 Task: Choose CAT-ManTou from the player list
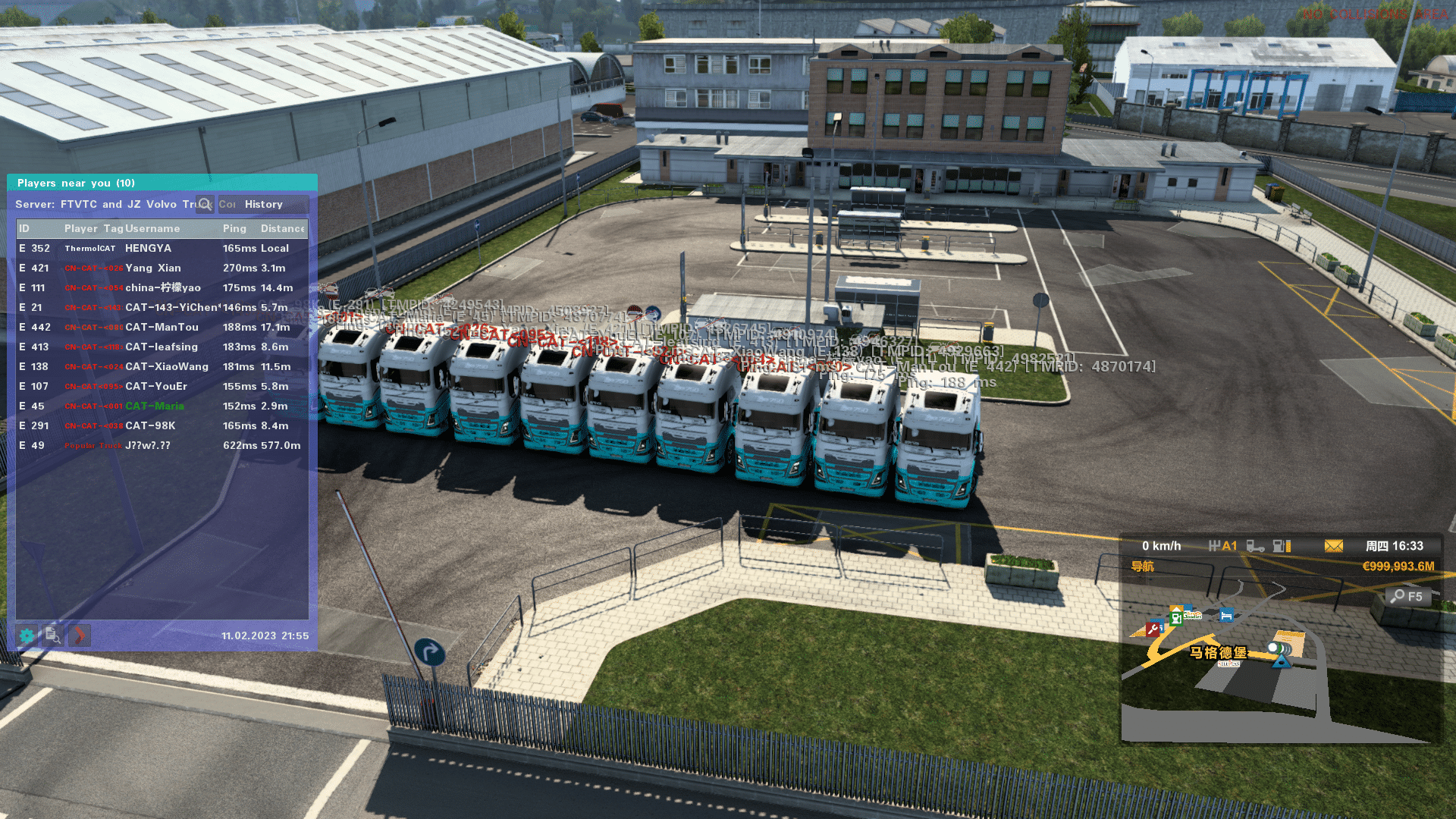point(162,328)
